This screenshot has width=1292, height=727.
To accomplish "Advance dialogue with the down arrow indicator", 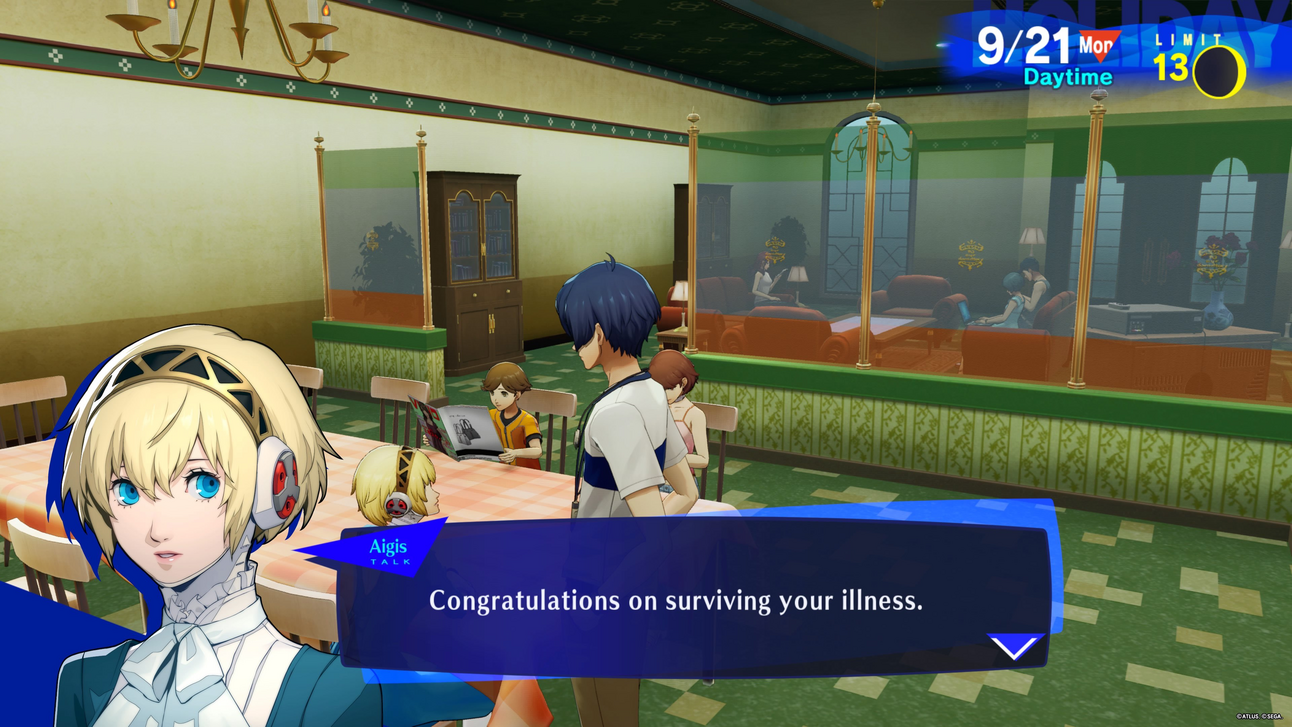I will coord(1014,647).
